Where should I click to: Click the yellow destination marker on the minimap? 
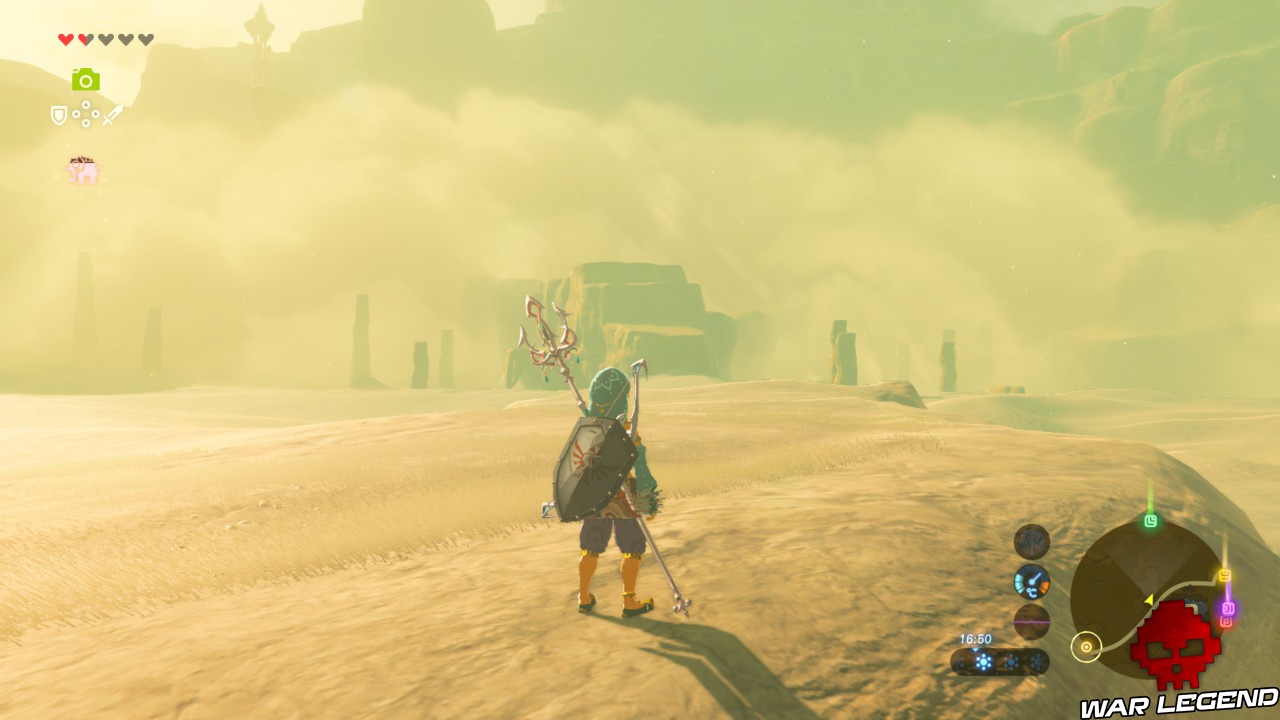(x=1223, y=574)
